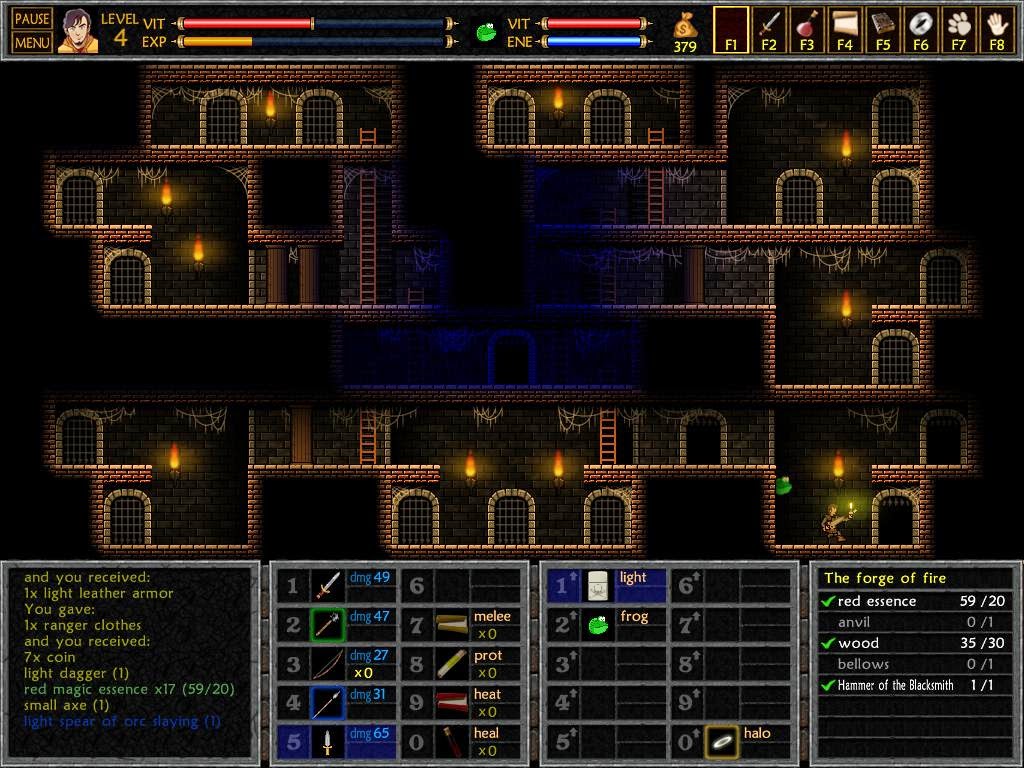Activate the light spell slot
Screen dimensions: 1024x768
pyautogui.click(x=599, y=586)
